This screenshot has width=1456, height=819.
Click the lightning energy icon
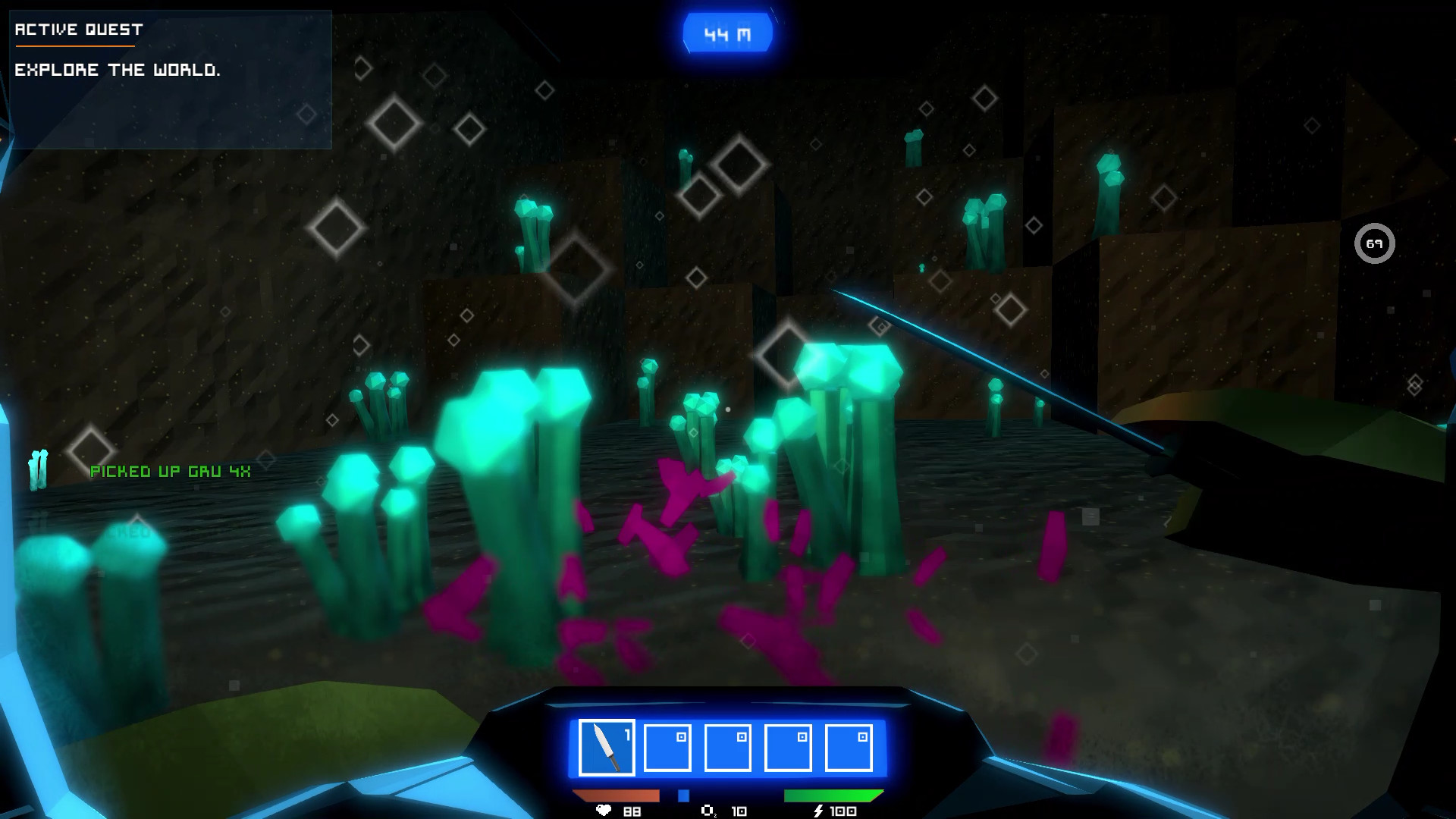[x=817, y=811]
